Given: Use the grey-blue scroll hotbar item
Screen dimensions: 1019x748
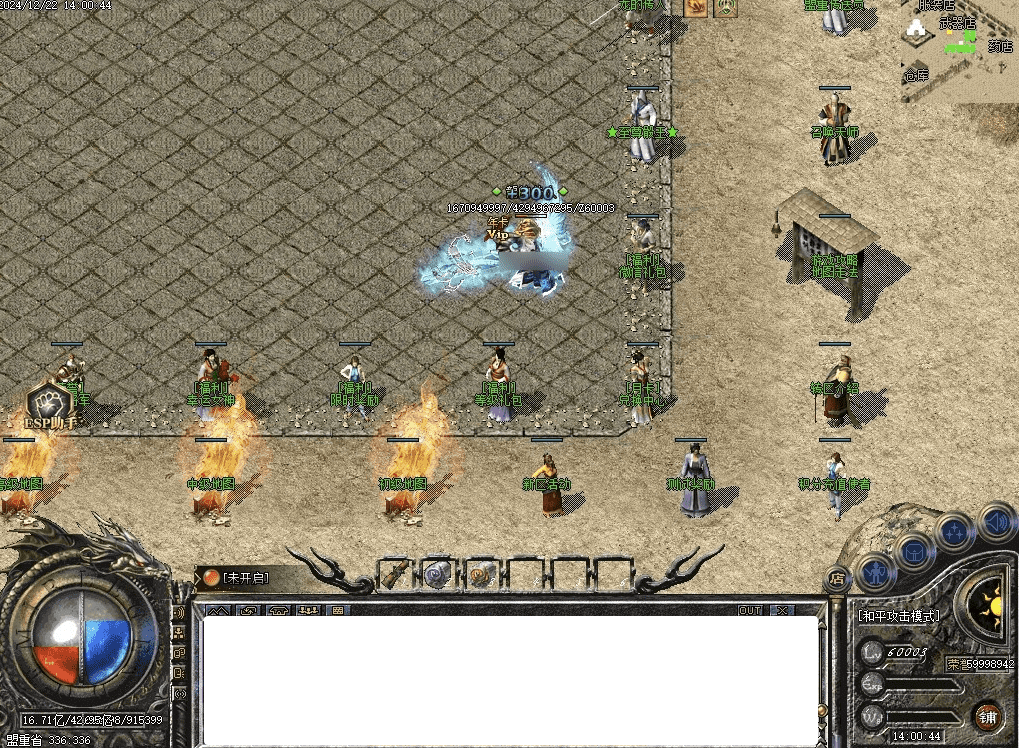Looking at the screenshot, I should coord(438,575).
